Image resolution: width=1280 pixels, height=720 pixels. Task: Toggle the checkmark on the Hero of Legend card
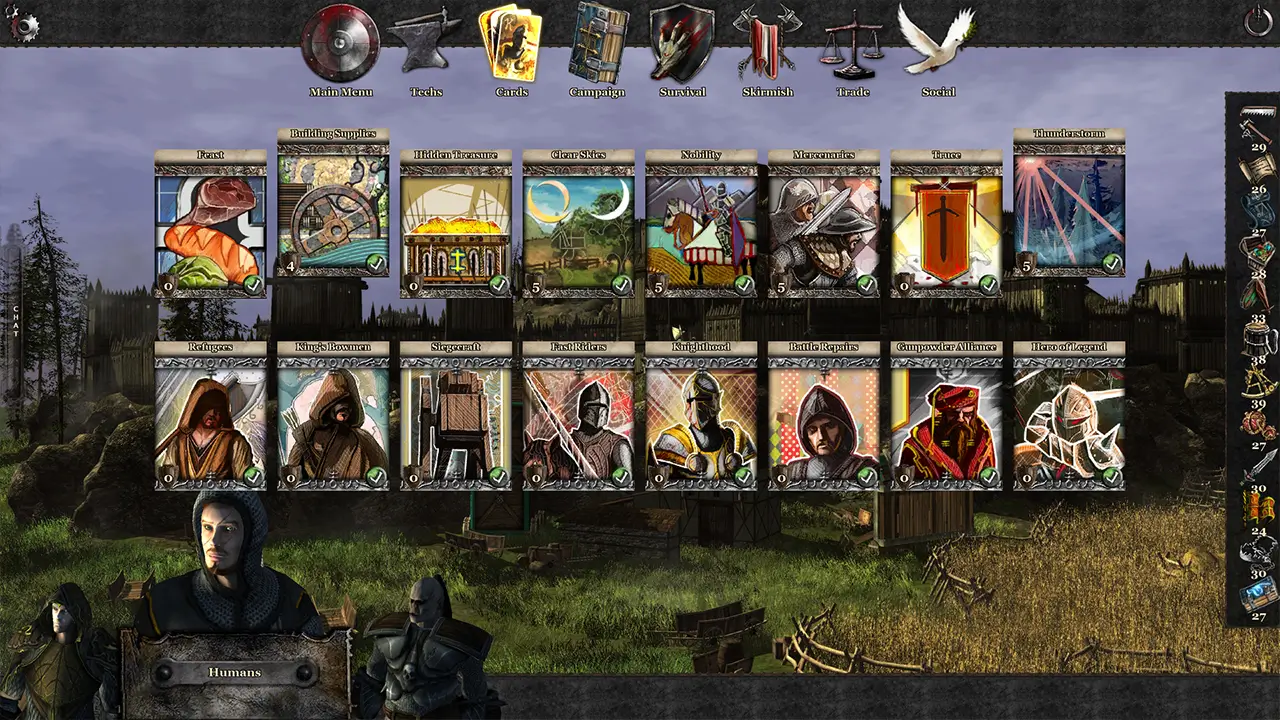[x=1113, y=478]
